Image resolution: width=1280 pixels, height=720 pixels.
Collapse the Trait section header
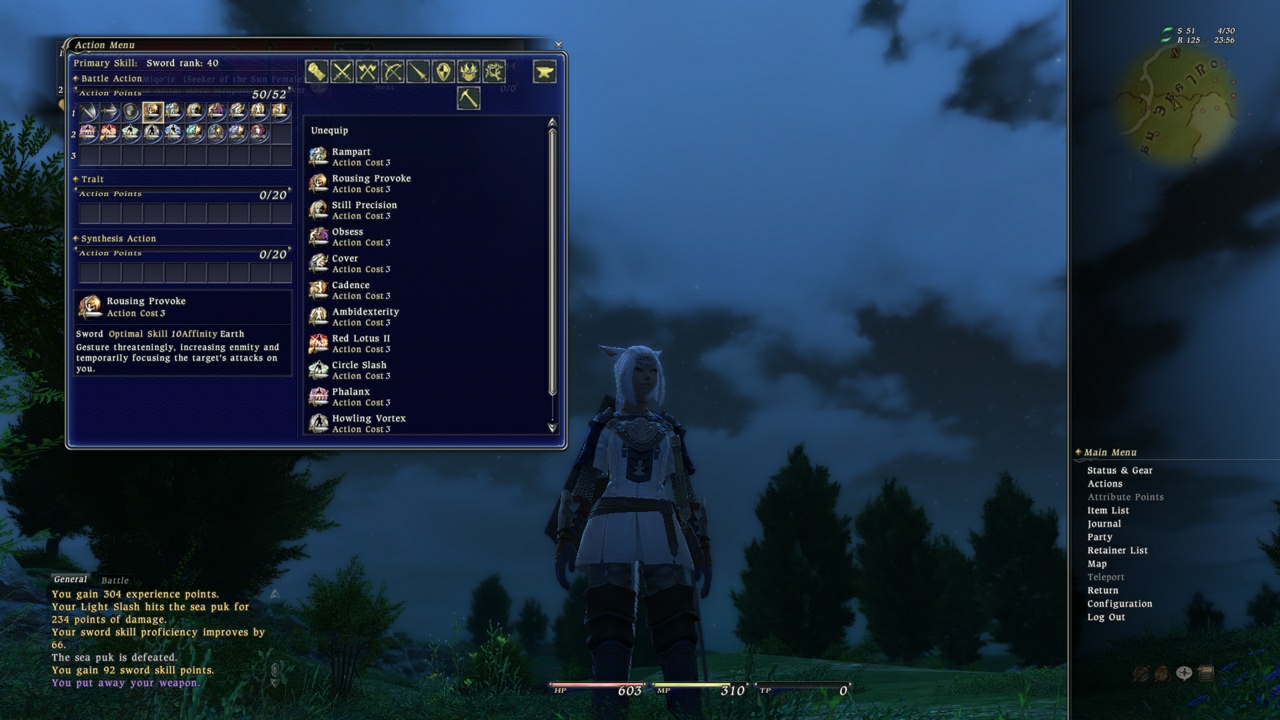pyautogui.click(x=76, y=179)
